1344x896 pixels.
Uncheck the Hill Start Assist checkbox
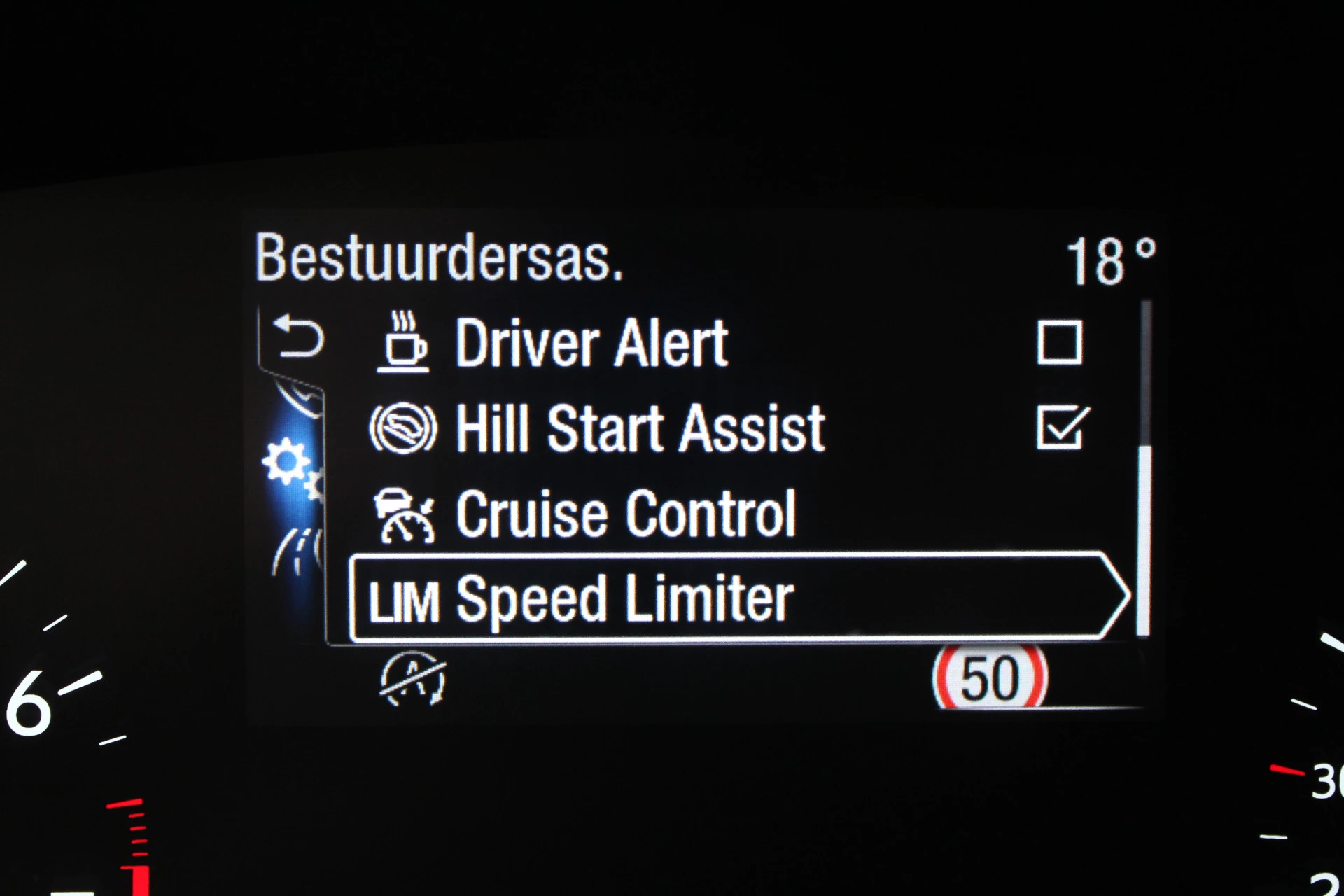(1061, 428)
